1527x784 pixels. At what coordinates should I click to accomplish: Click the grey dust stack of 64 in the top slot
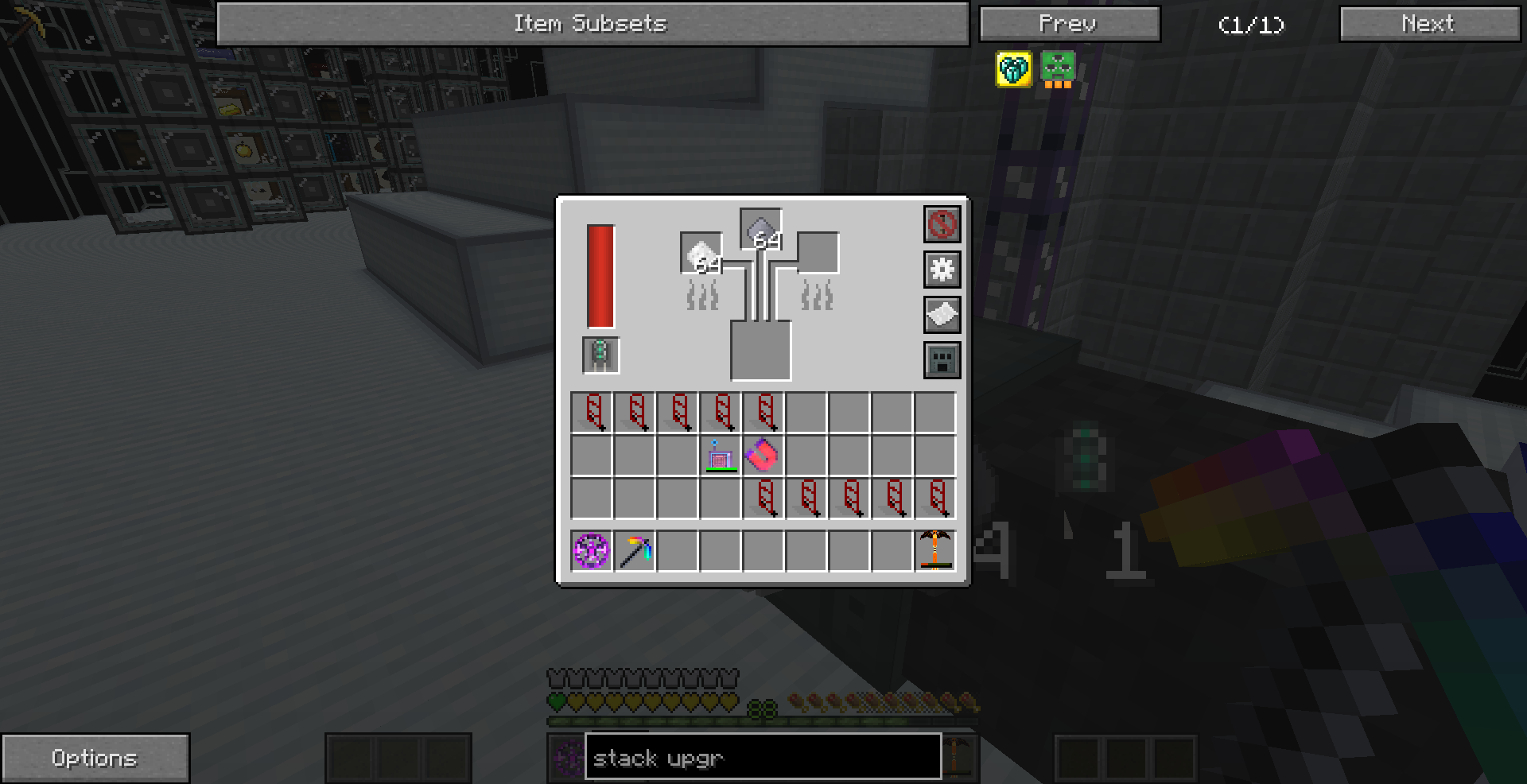click(x=760, y=228)
